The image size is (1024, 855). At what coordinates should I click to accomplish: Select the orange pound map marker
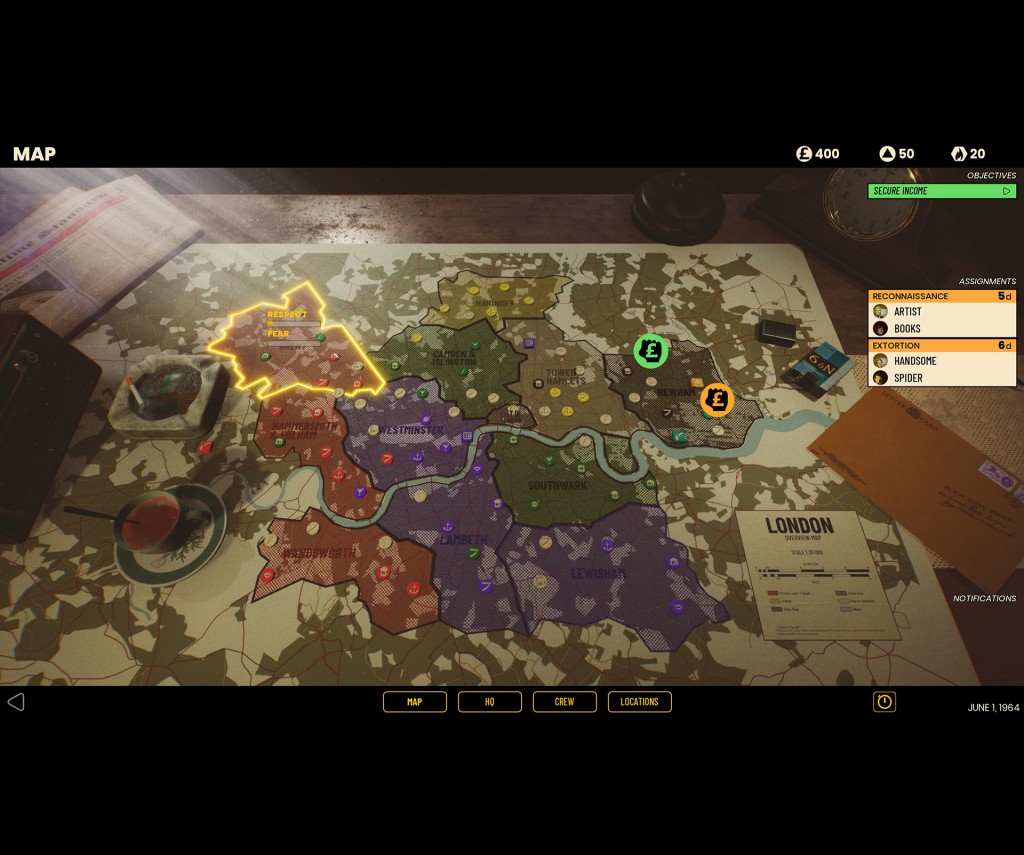point(716,400)
